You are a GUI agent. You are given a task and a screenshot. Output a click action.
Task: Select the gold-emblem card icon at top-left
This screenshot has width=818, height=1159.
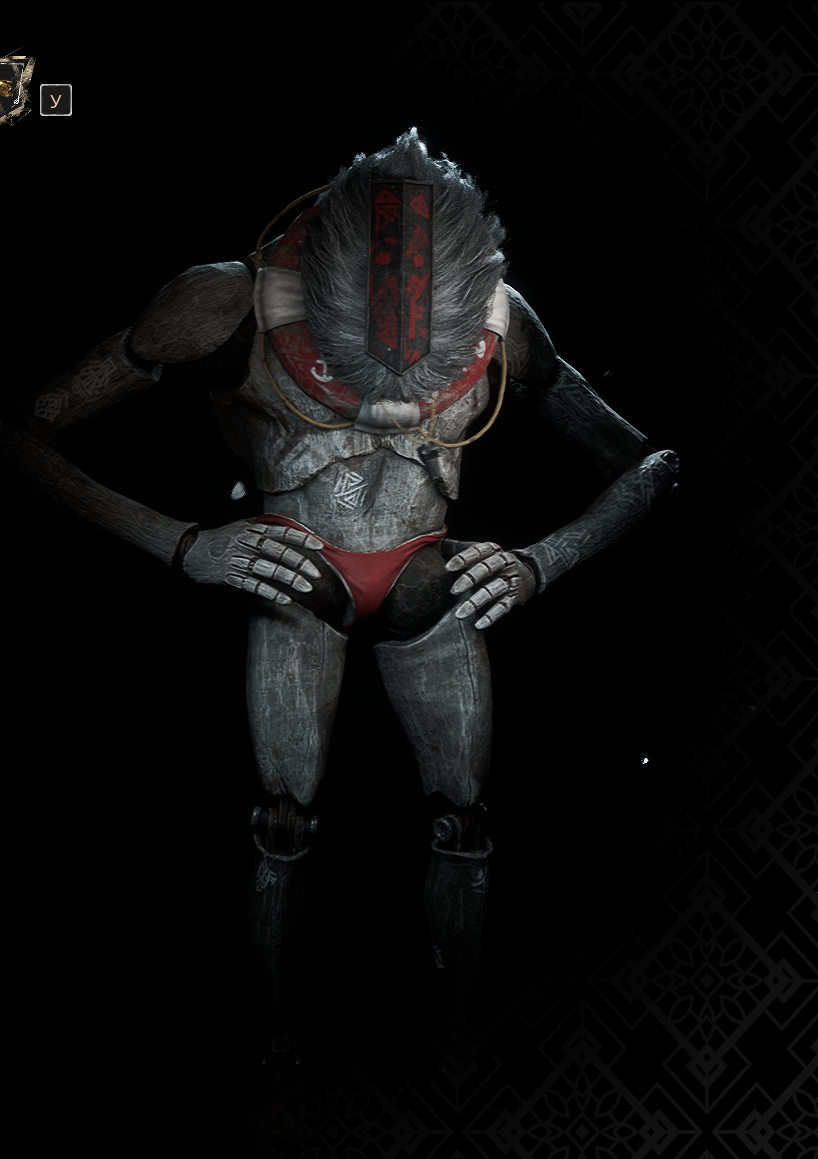click(14, 90)
